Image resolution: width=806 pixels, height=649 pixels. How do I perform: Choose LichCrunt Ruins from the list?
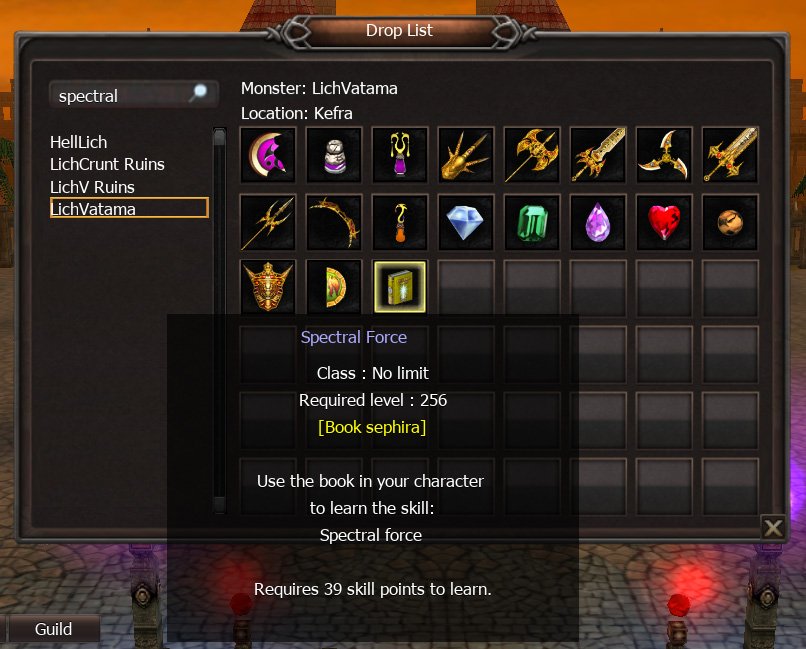click(107, 164)
